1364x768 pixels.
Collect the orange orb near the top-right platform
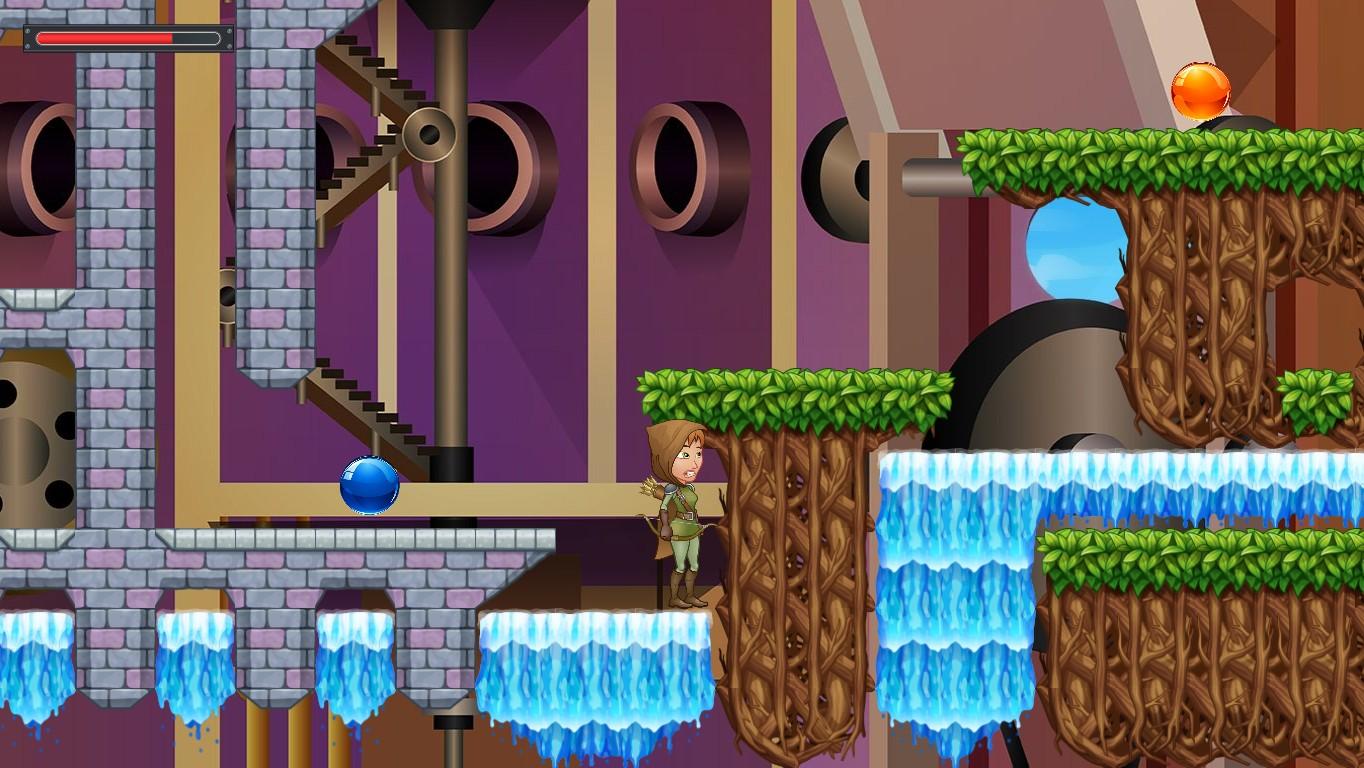(1202, 90)
